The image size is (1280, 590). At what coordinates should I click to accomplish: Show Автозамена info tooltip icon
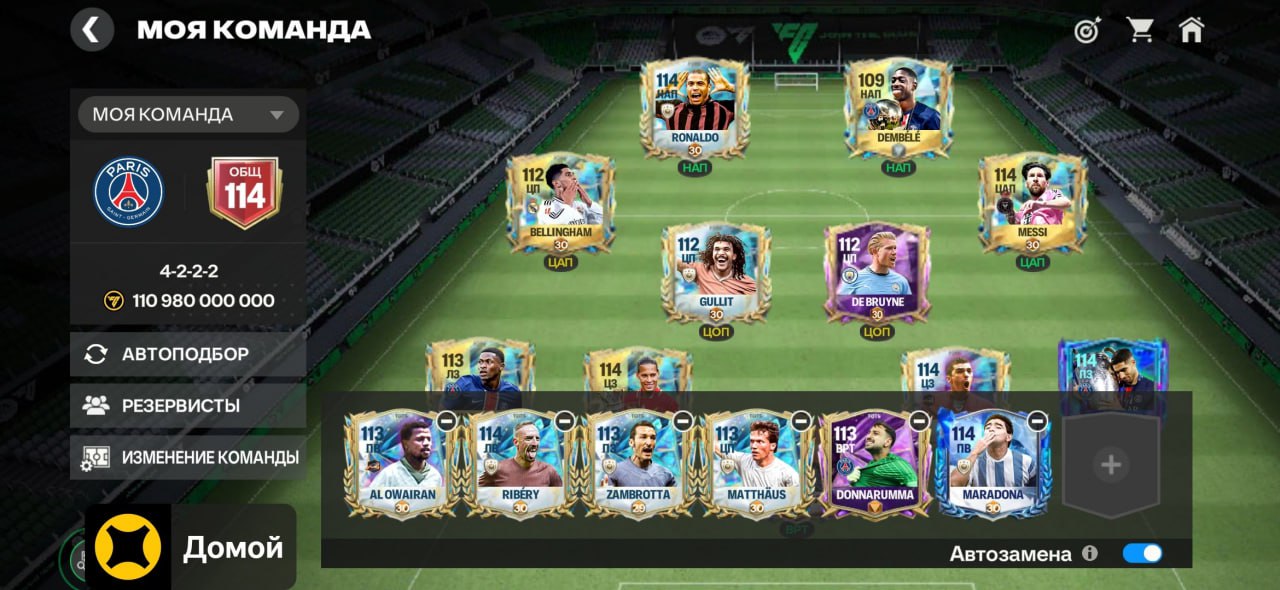[x=1090, y=553]
